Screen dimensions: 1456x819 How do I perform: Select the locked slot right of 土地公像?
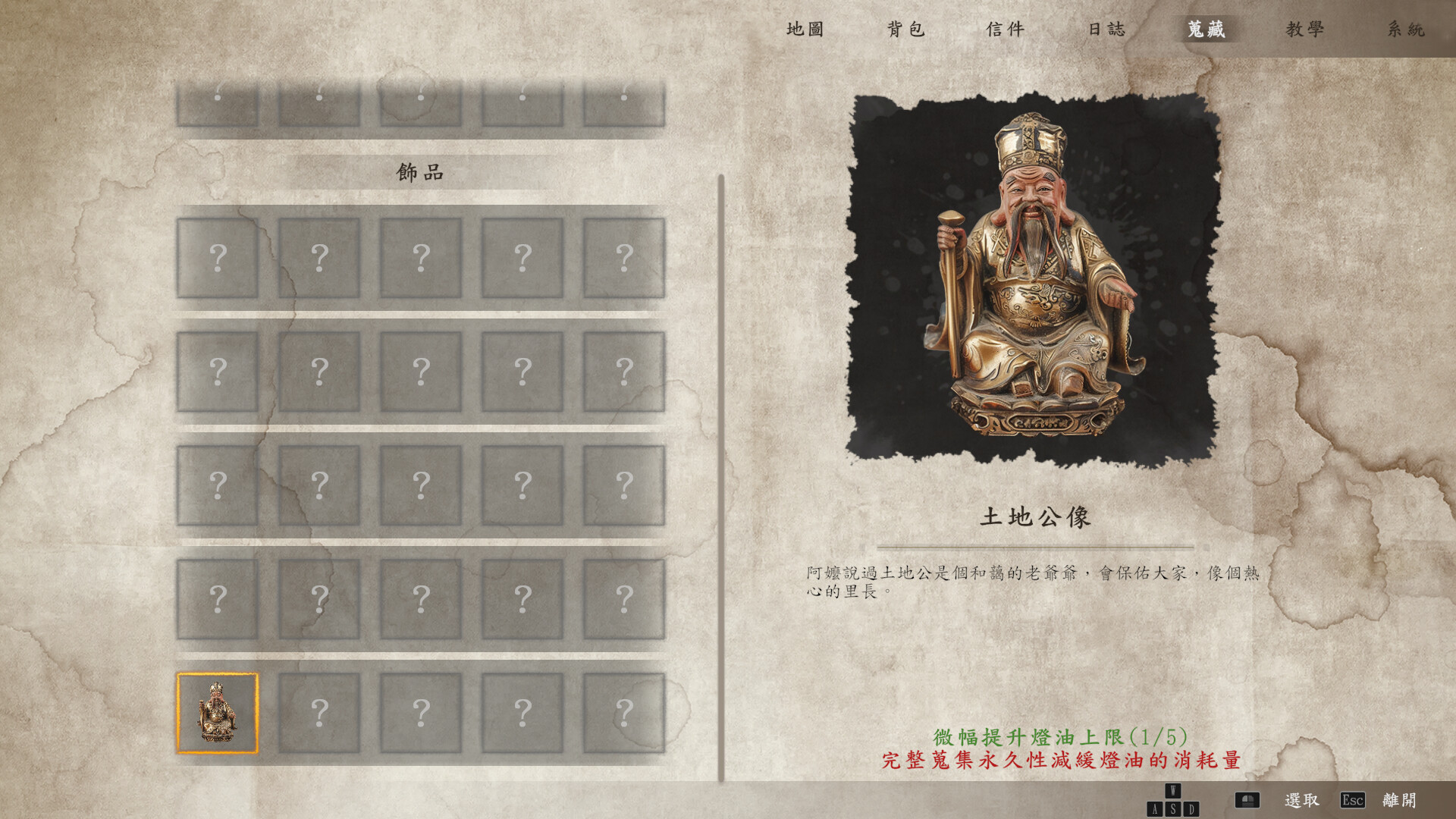[319, 711]
